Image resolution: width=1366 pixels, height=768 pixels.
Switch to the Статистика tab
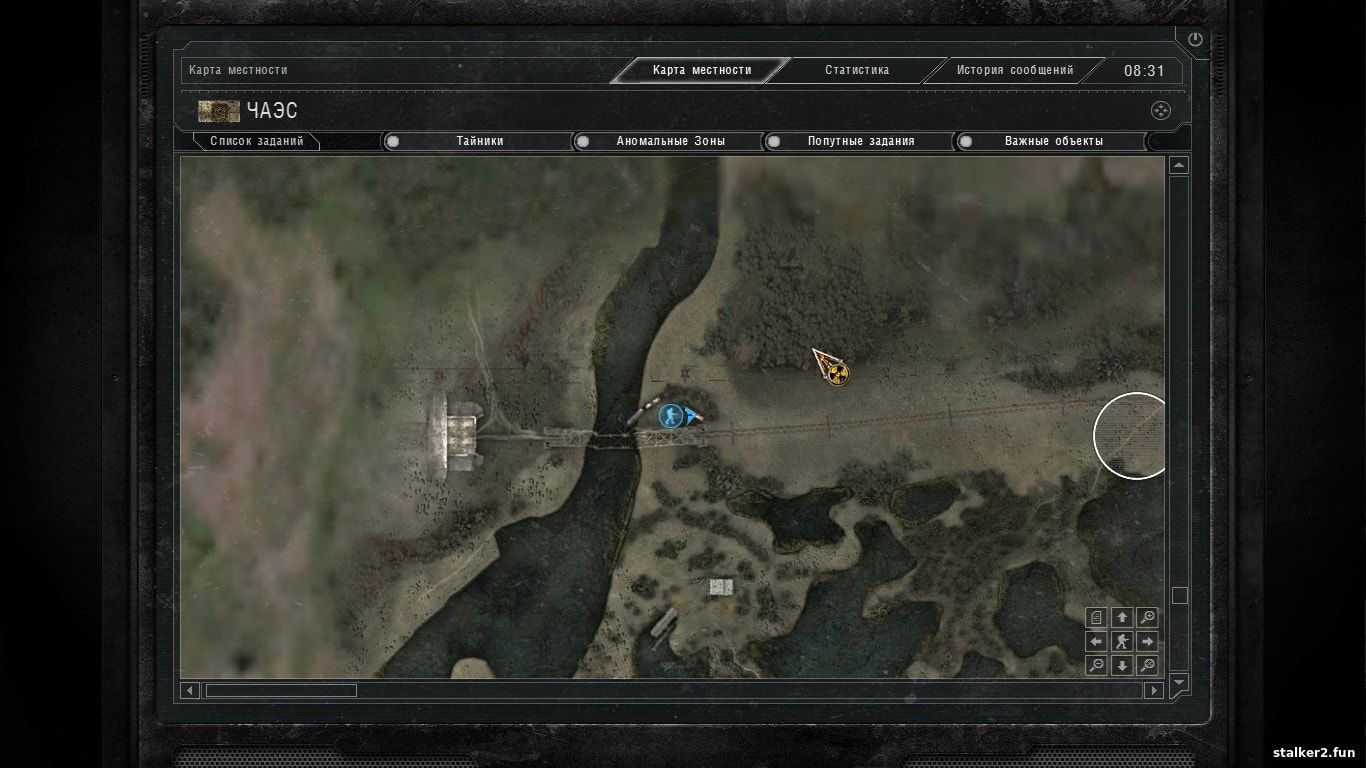click(856, 70)
